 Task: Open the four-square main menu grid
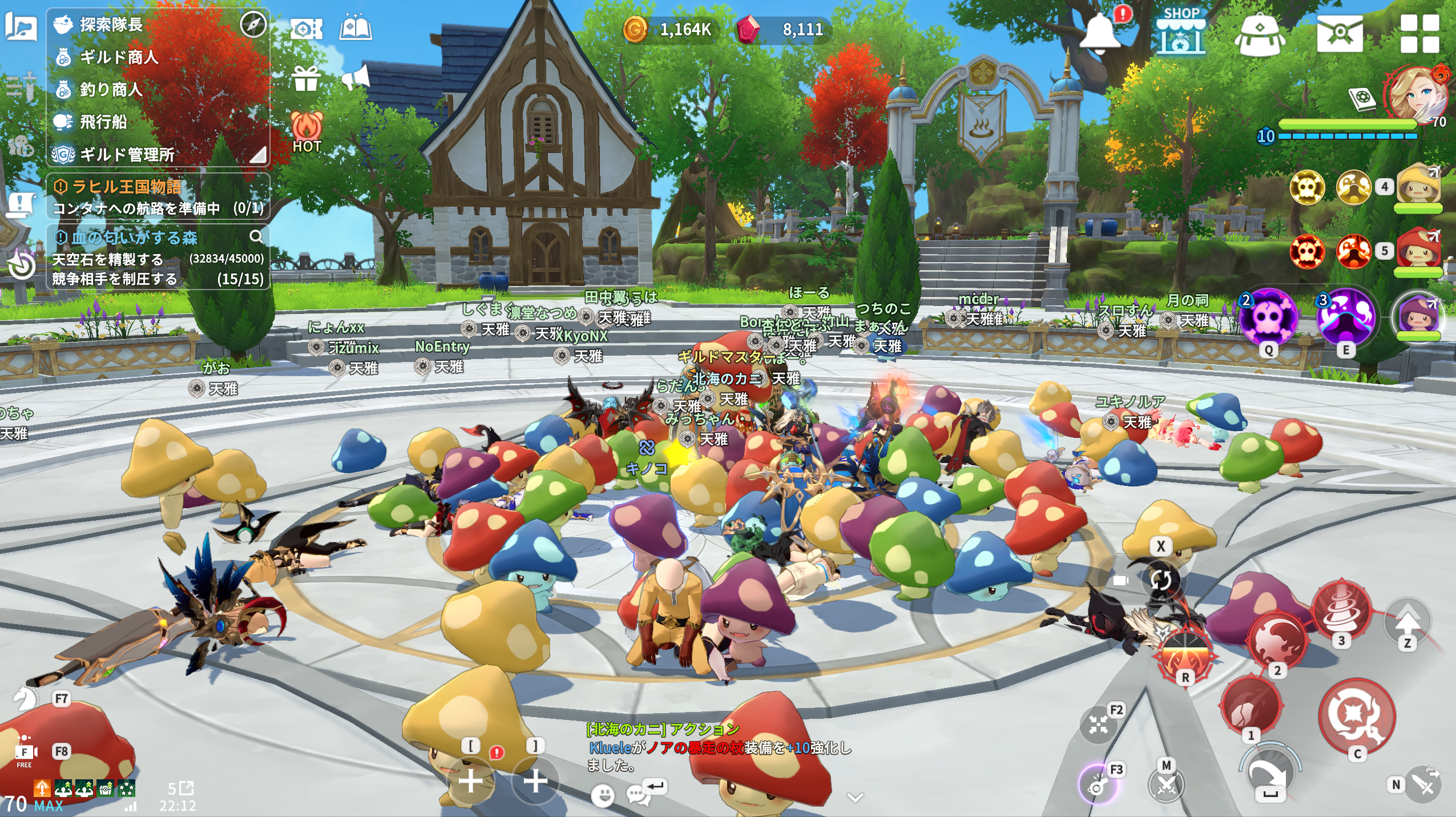point(1419,33)
